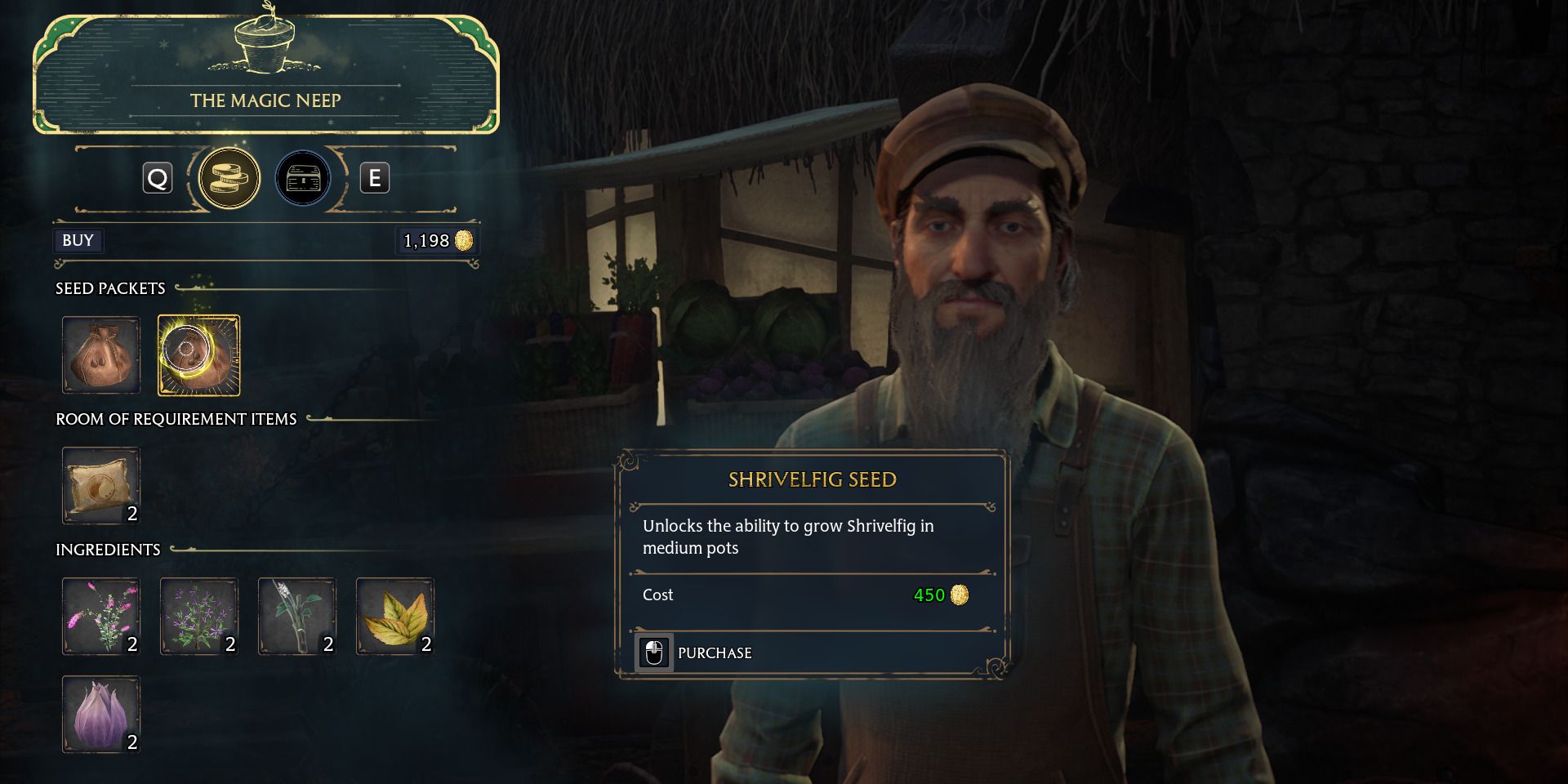Expand the Seed Packets section
This screenshot has width=1568, height=784.
[110, 288]
